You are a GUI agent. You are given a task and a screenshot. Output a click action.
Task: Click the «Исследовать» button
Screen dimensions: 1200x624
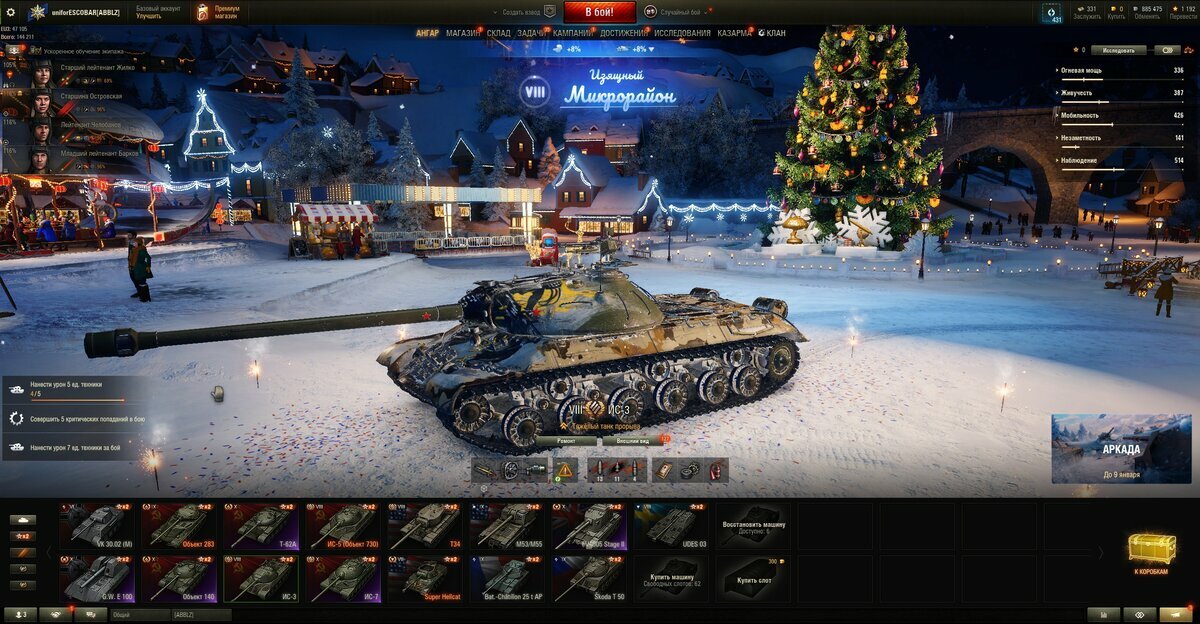[1118, 49]
